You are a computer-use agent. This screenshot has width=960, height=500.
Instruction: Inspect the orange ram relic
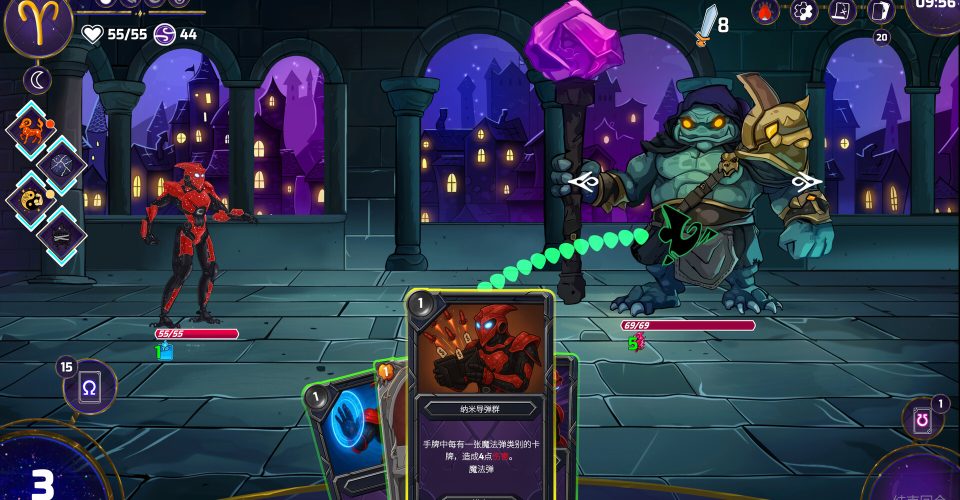pos(34,129)
